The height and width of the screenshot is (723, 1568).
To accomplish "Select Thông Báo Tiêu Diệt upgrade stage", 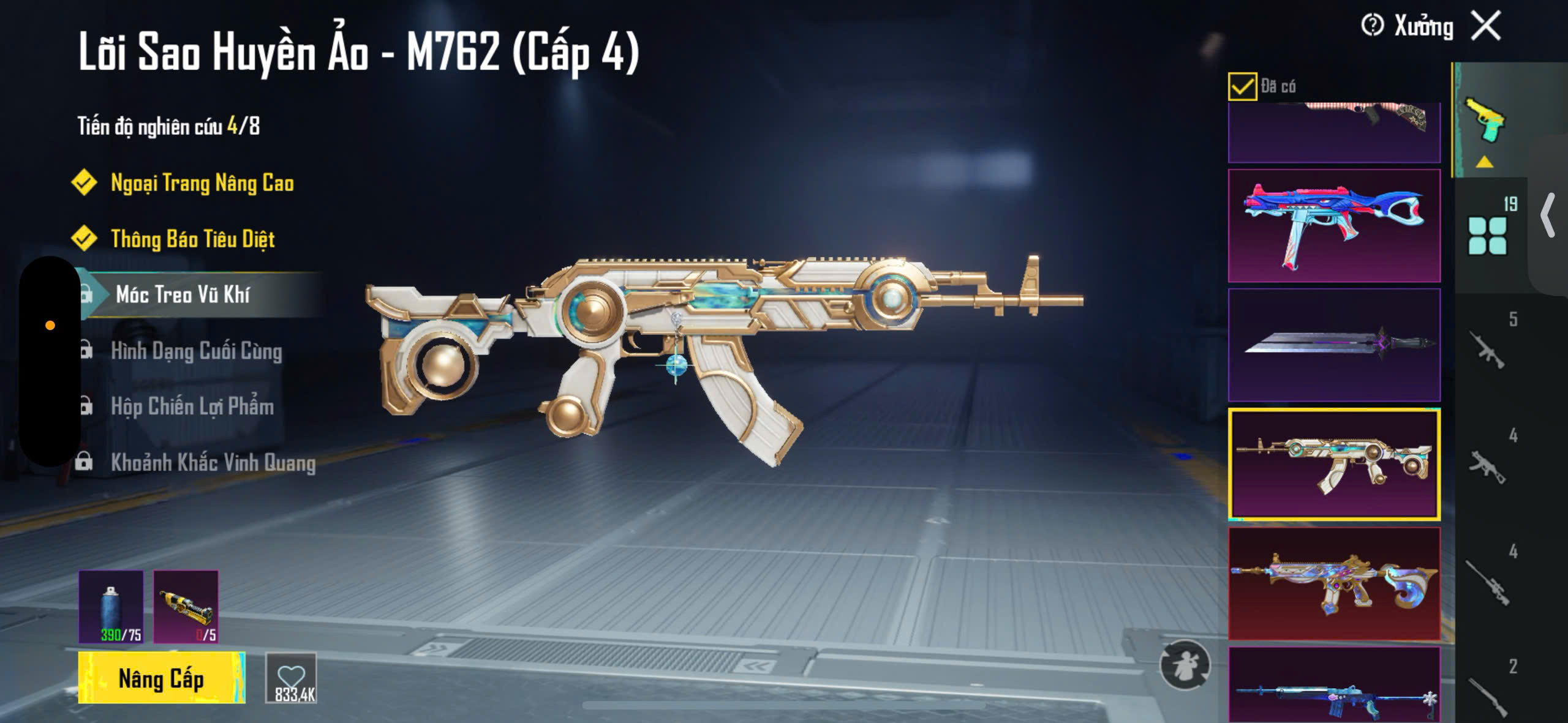I will click(x=192, y=239).
